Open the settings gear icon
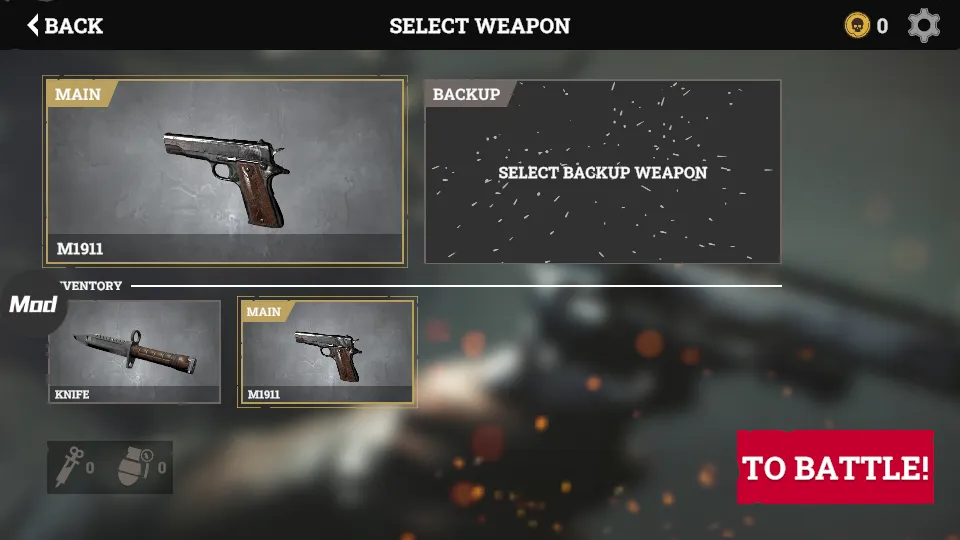The width and height of the screenshot is (960, 540). [x=923, y=26]
